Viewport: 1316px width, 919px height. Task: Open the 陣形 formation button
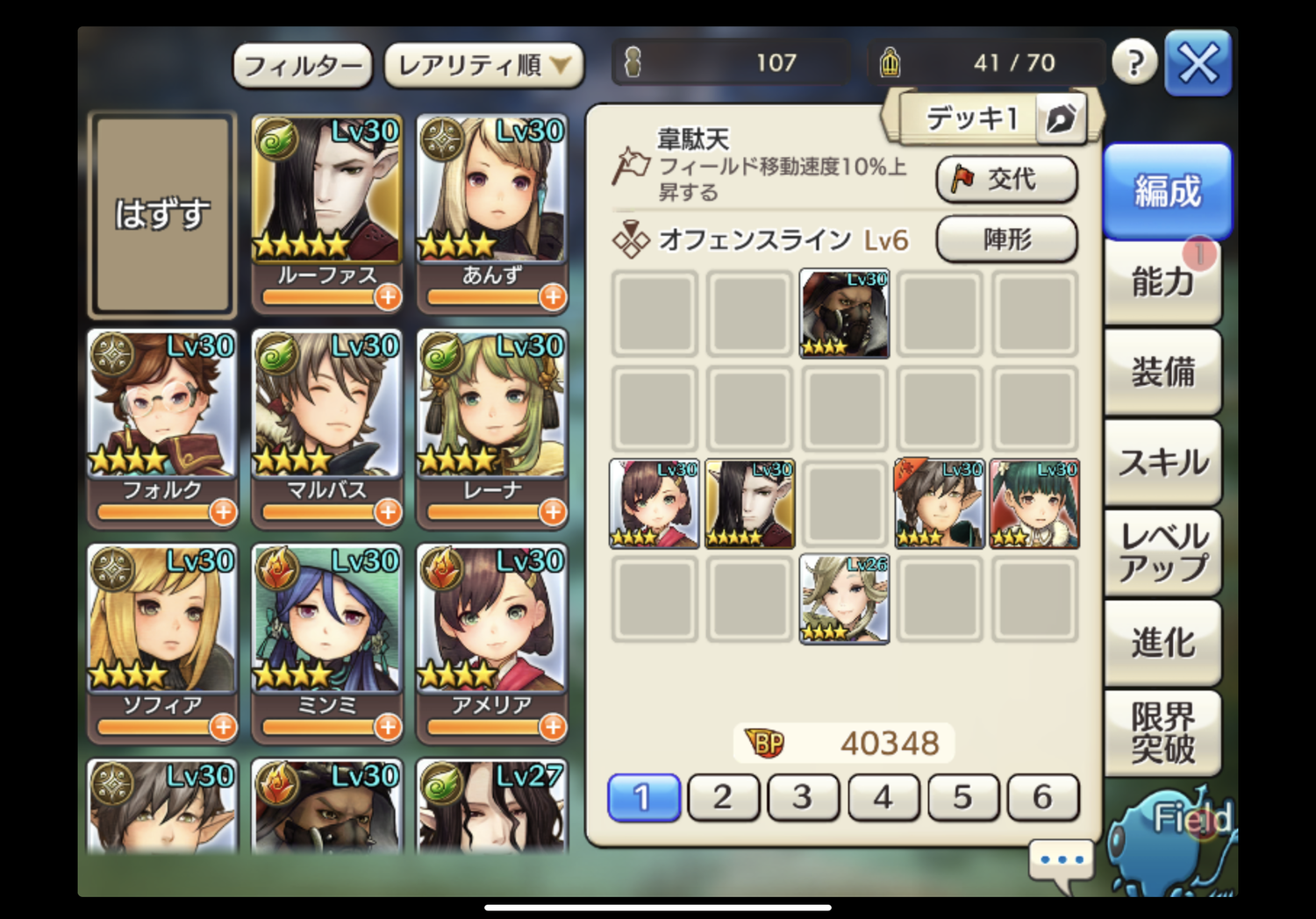click(1006, 239)
